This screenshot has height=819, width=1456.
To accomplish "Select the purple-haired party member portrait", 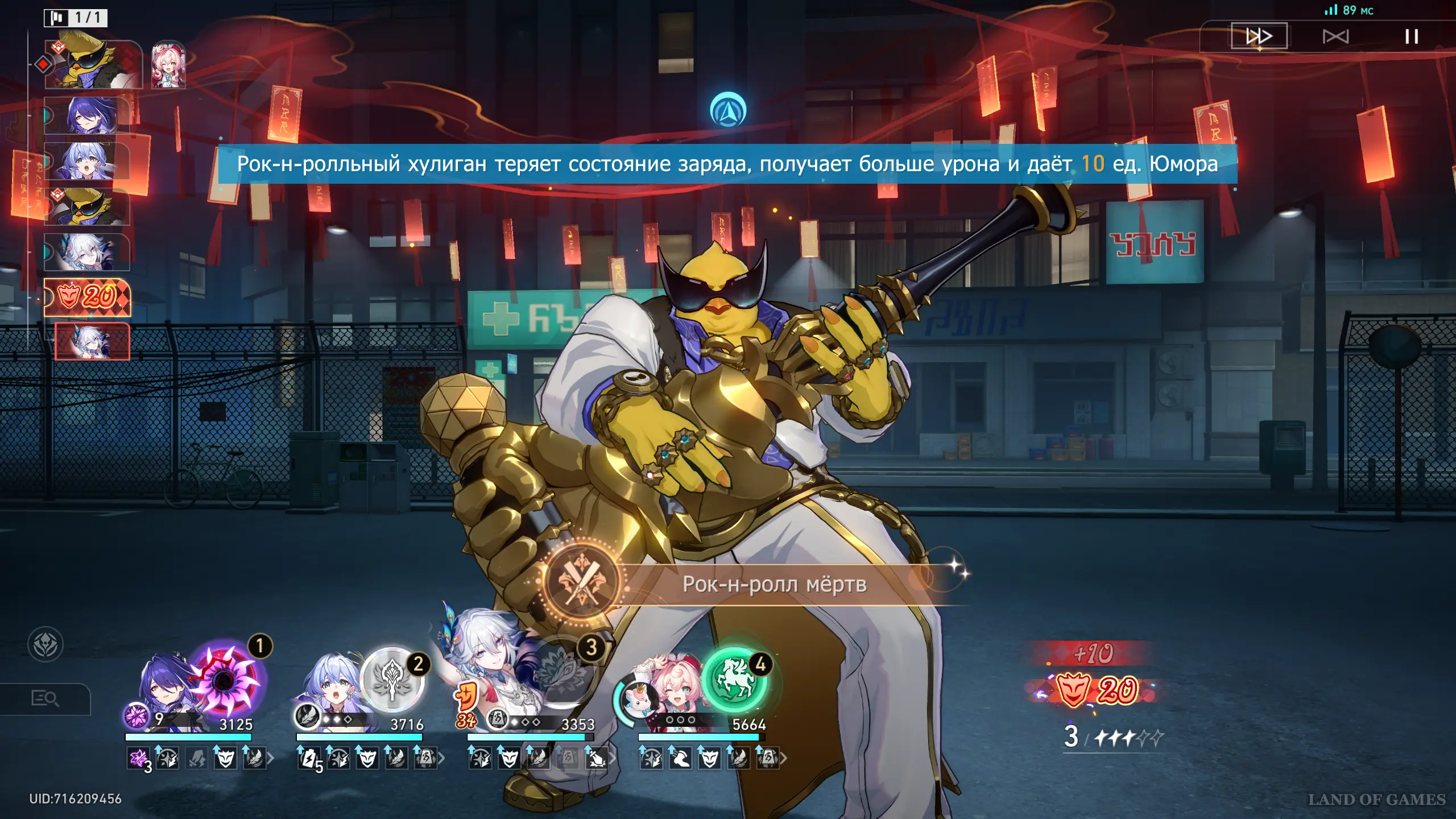I will (165, 688).
